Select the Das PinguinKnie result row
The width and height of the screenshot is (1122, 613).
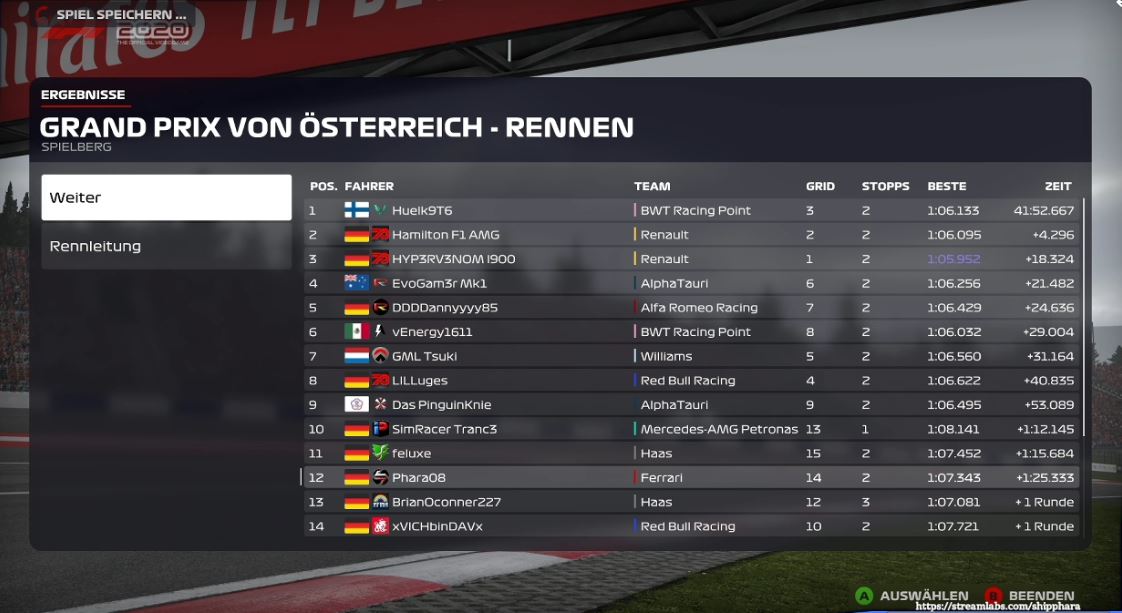690,405
